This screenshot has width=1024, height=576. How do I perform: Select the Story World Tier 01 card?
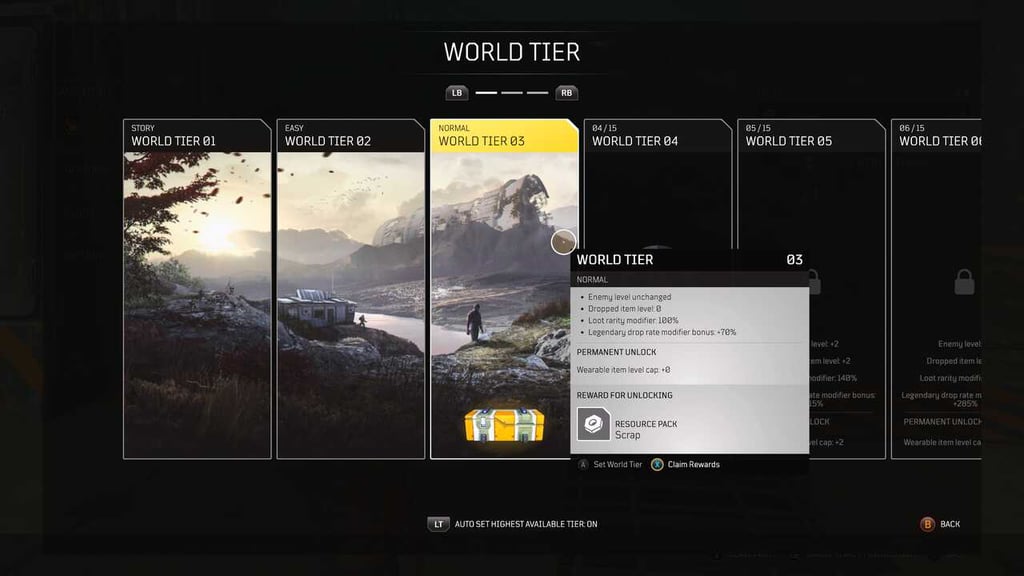coord(197,290)
